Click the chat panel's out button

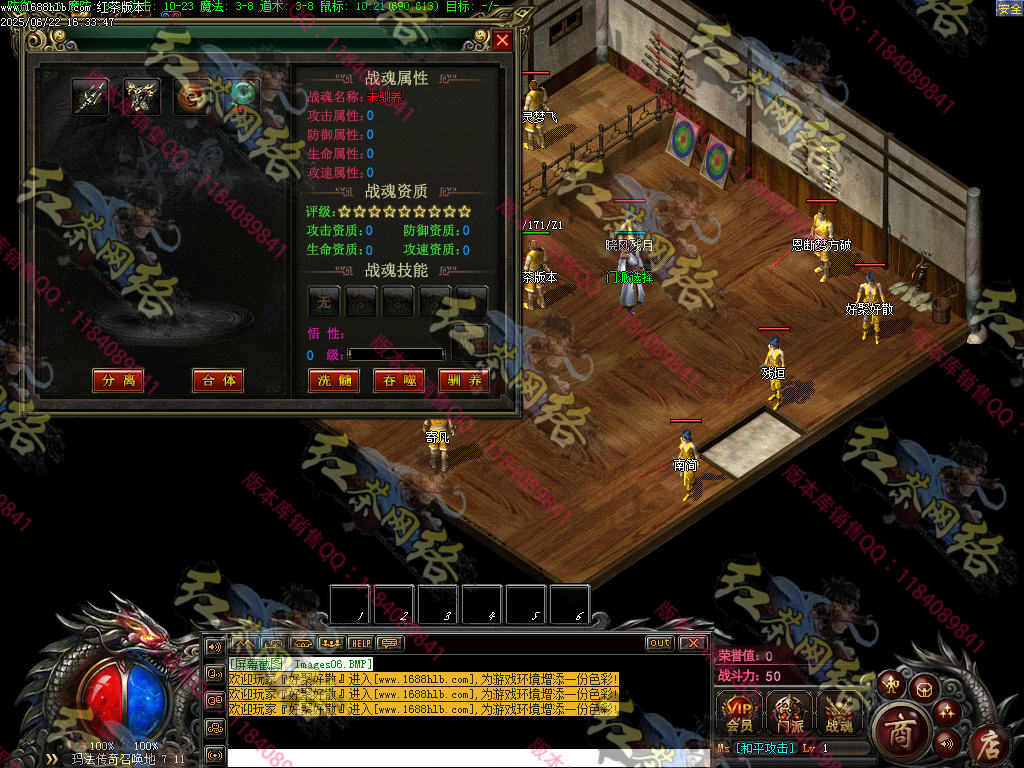[x=659, y=643]
